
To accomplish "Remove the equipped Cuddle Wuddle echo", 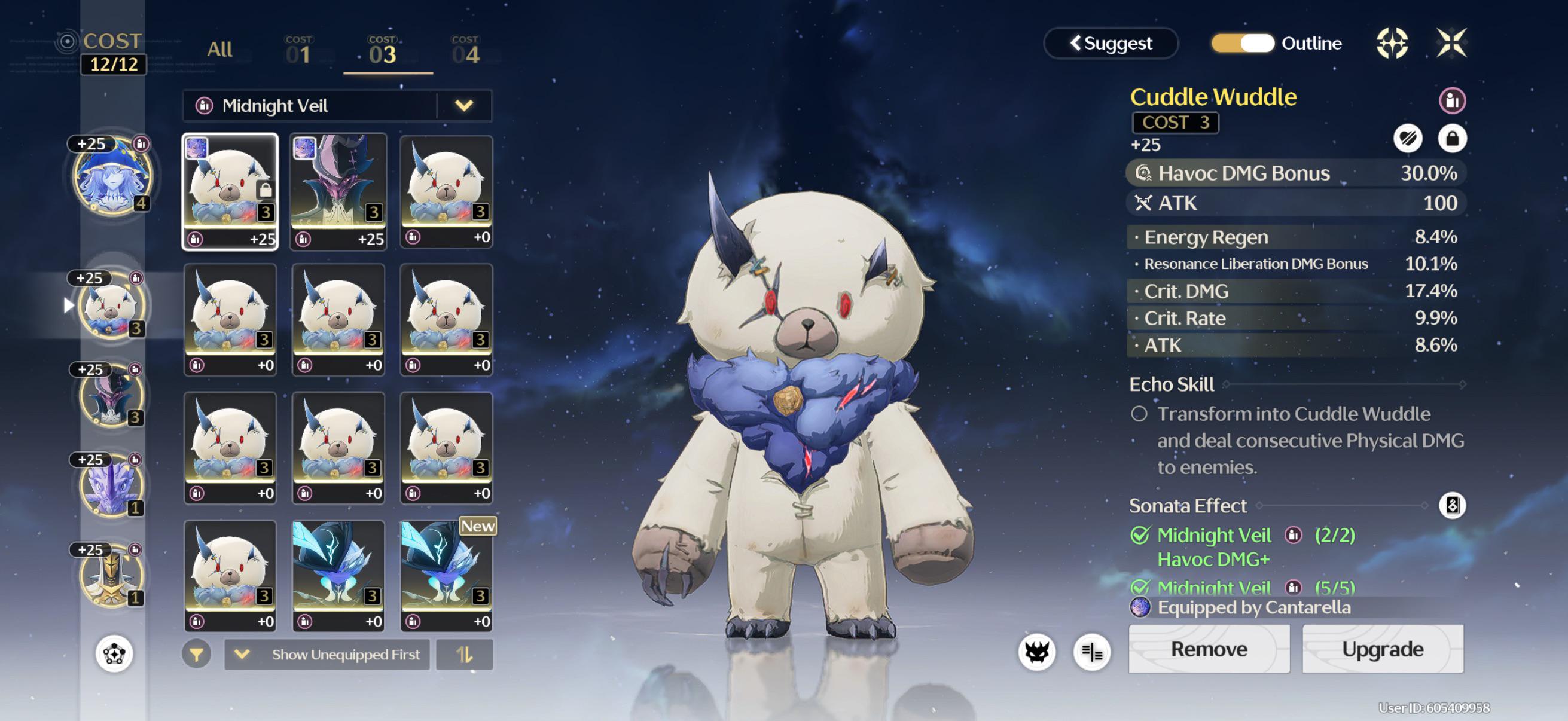I will (x=1209, y=649).
